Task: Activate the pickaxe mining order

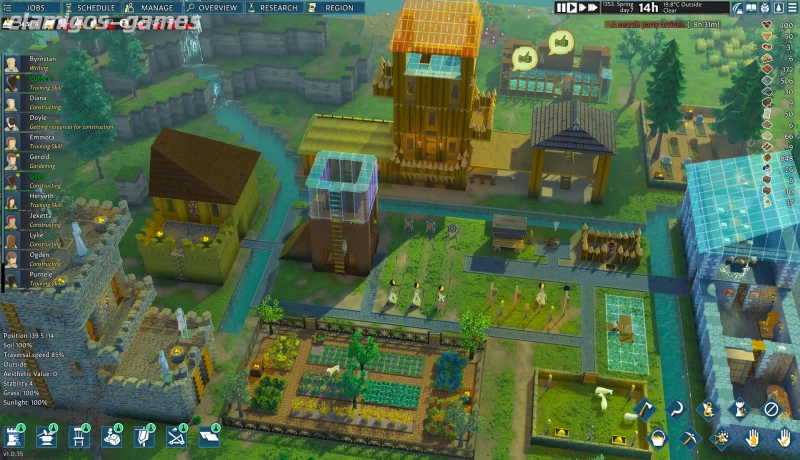Action: [687, 437]
